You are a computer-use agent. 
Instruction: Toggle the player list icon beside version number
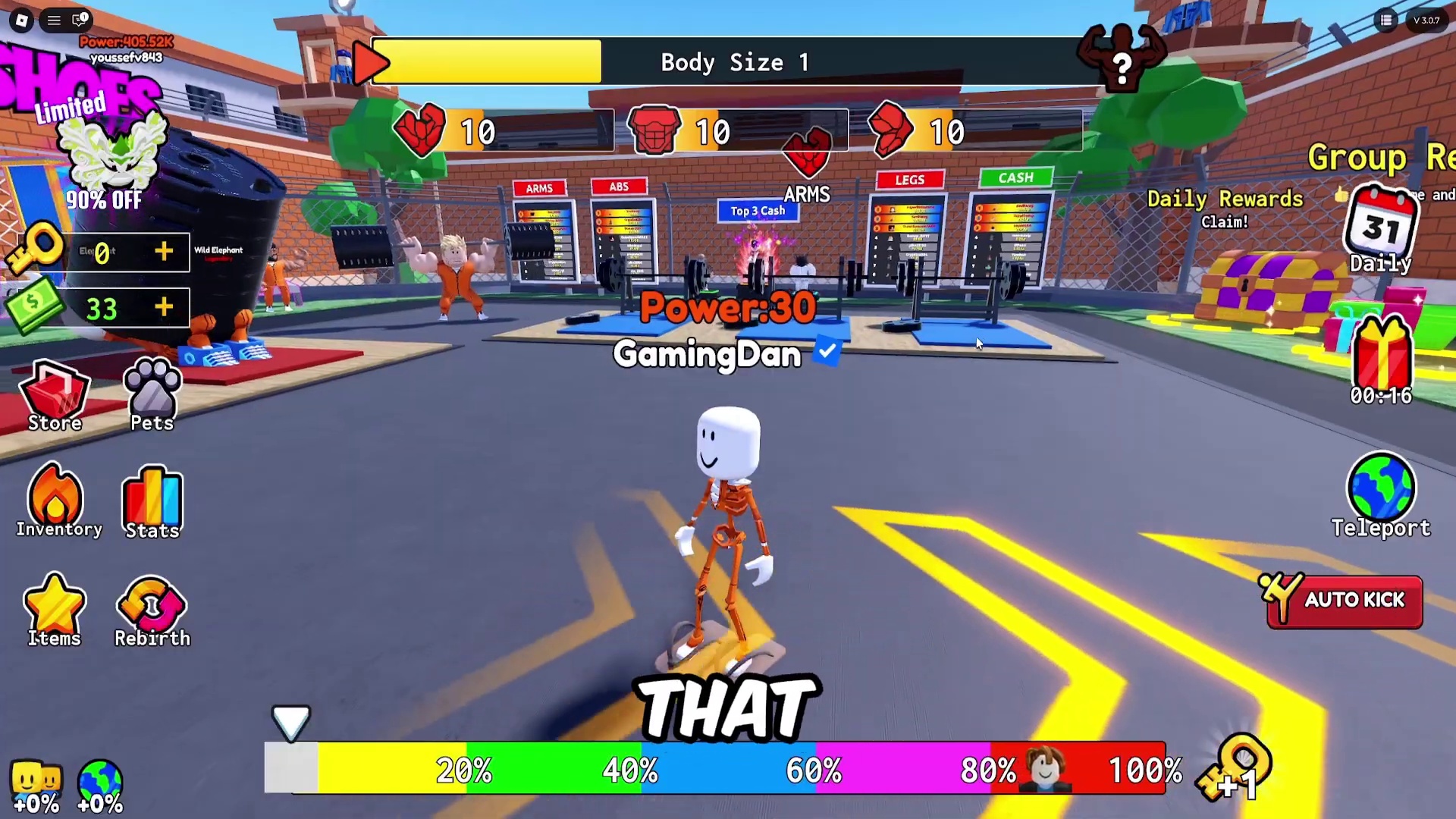1386,20
